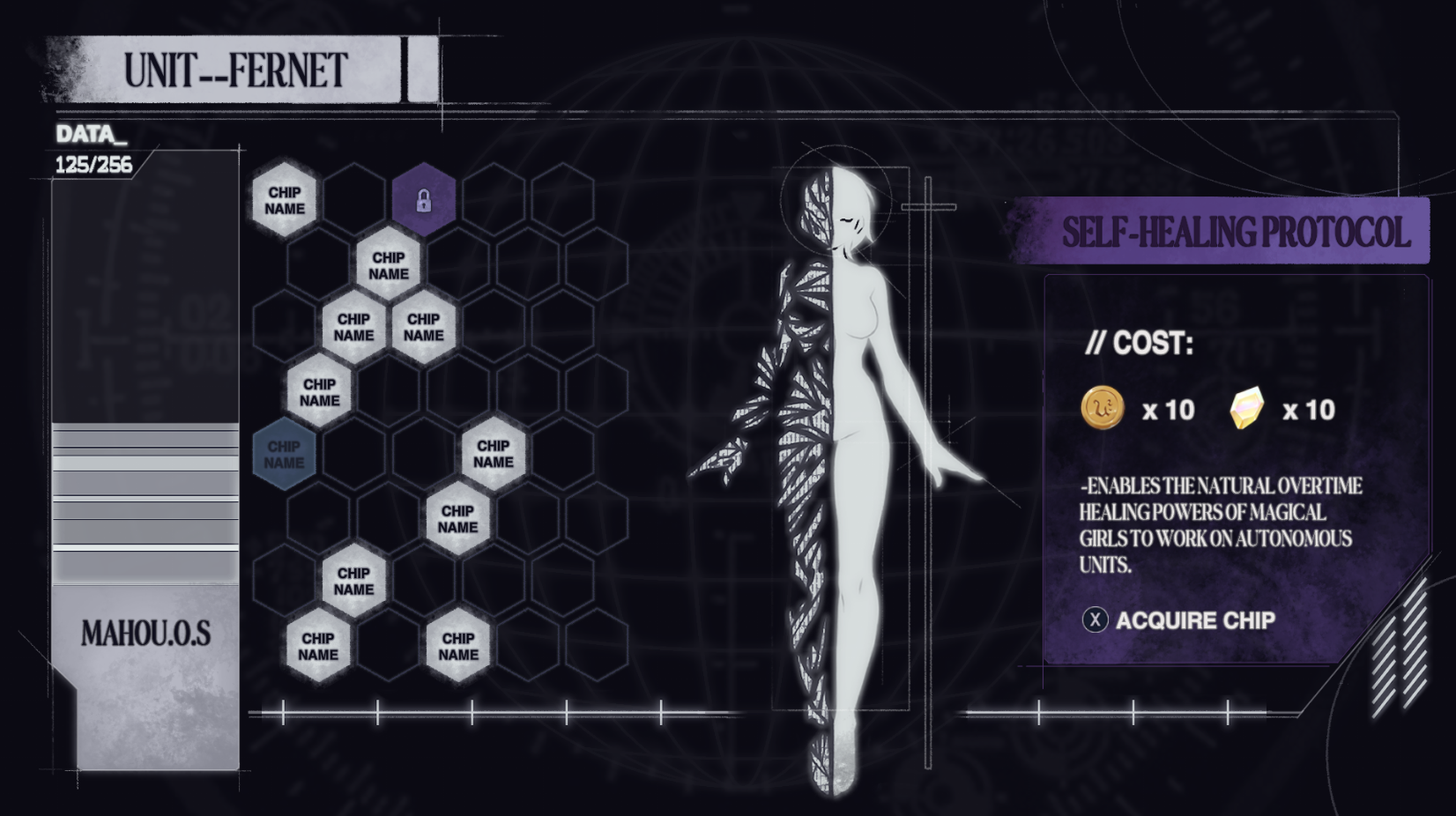Open the UNIT--FERNET header tab
1456x816 pixels.
(x=234, y=67)
